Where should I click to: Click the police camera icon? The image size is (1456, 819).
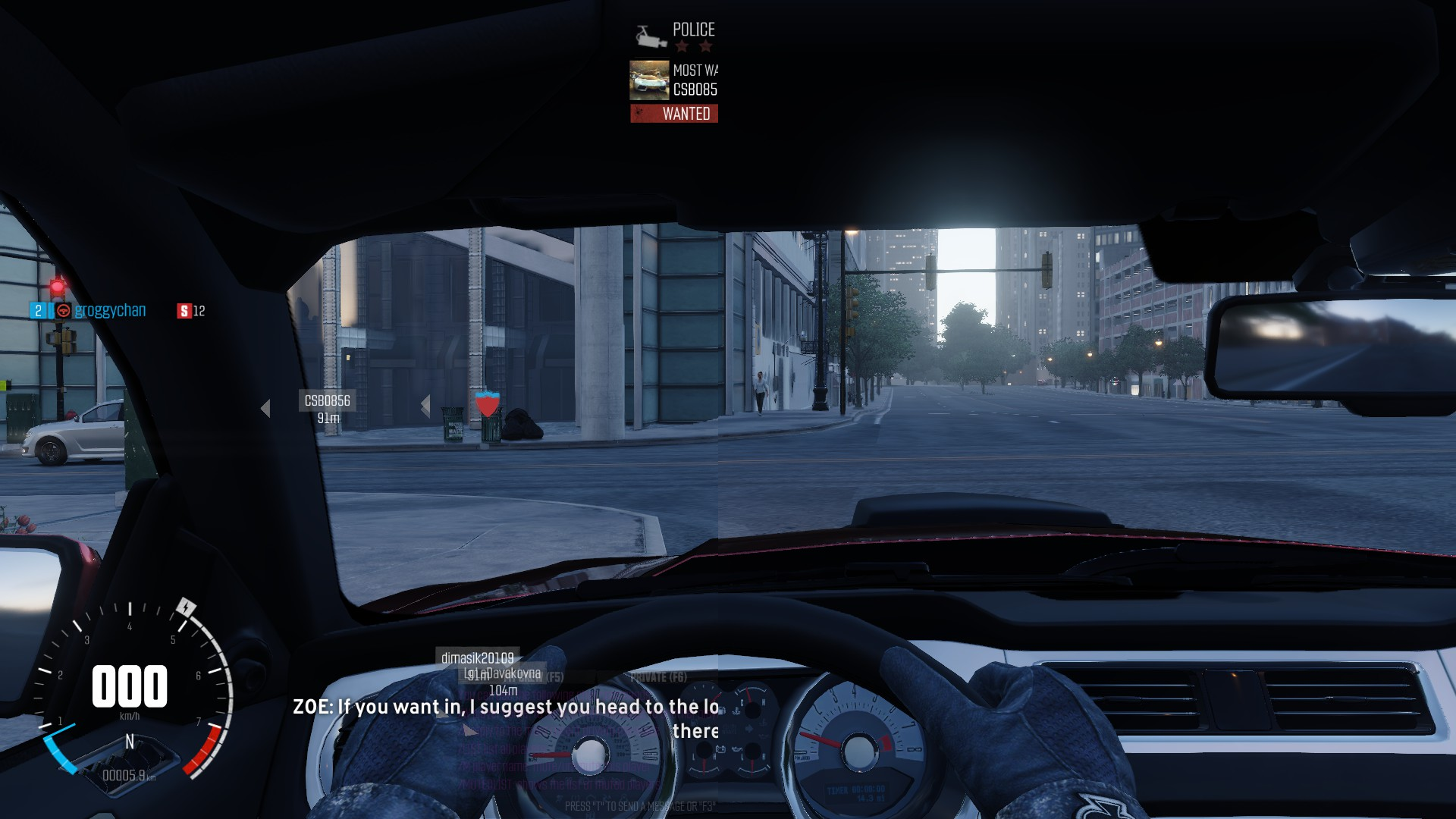[x=649, y=35]
